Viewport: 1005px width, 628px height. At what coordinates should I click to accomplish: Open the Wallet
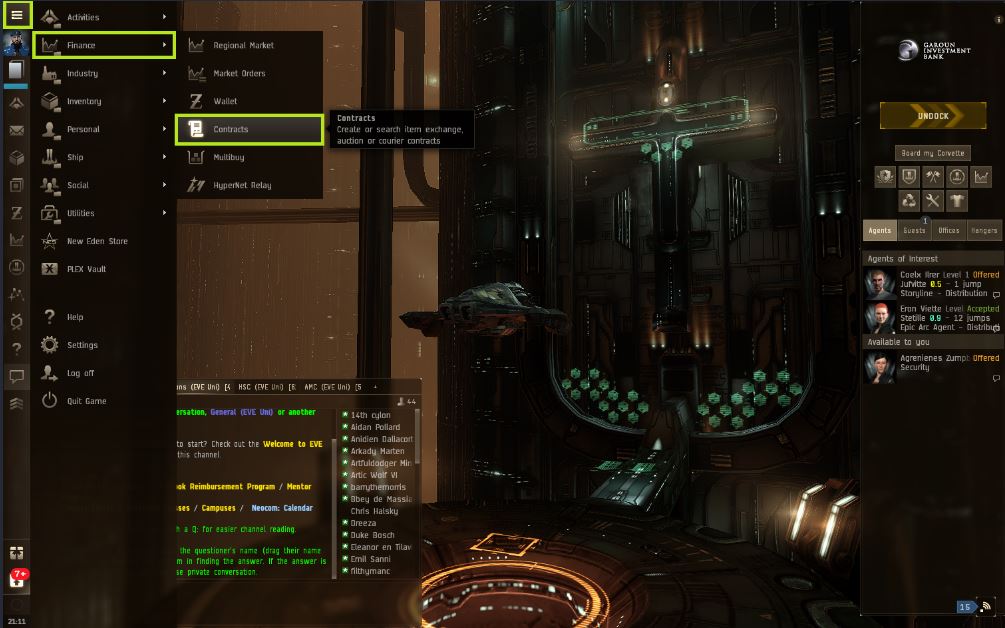[x=249, y=101]
